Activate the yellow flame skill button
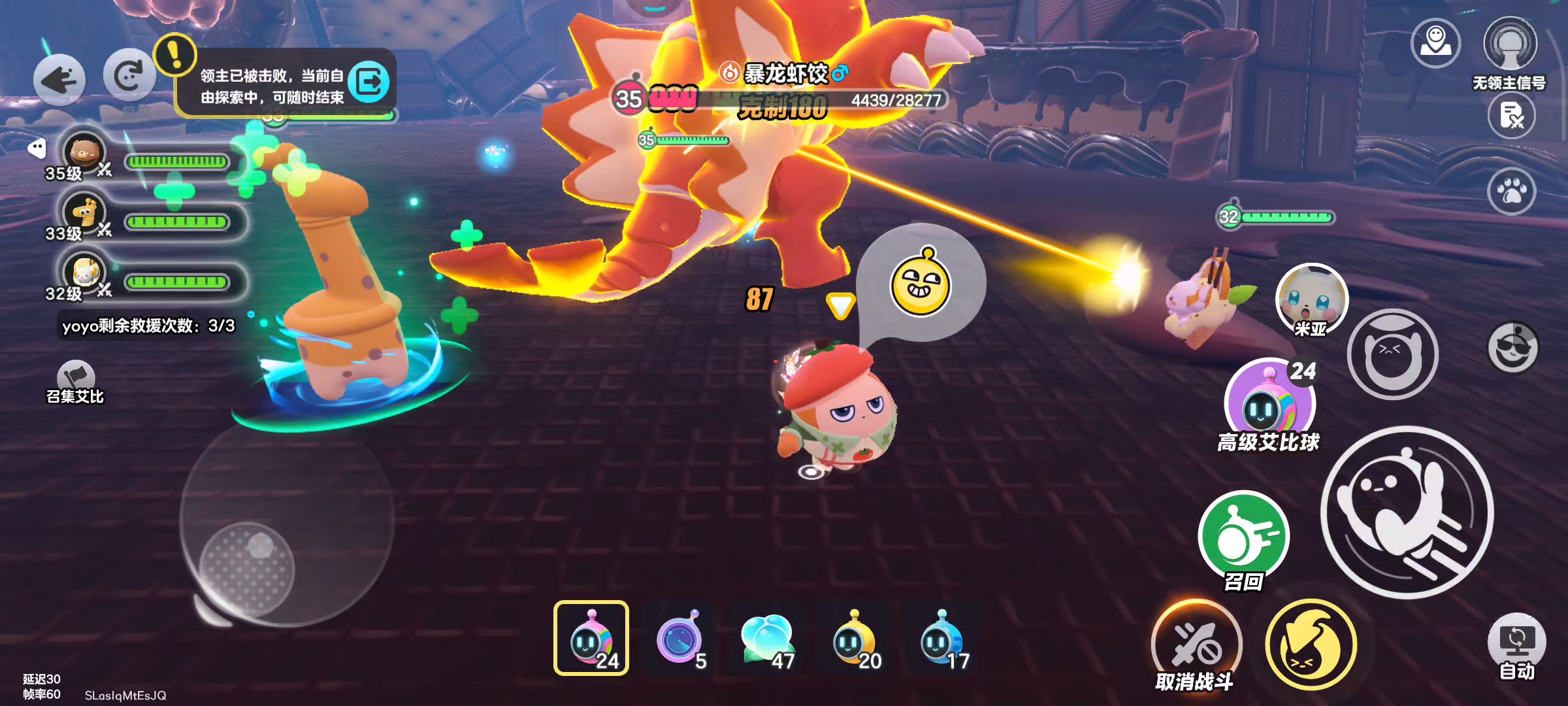The height and width of the screenshot is (706, 1568). 1311,645
